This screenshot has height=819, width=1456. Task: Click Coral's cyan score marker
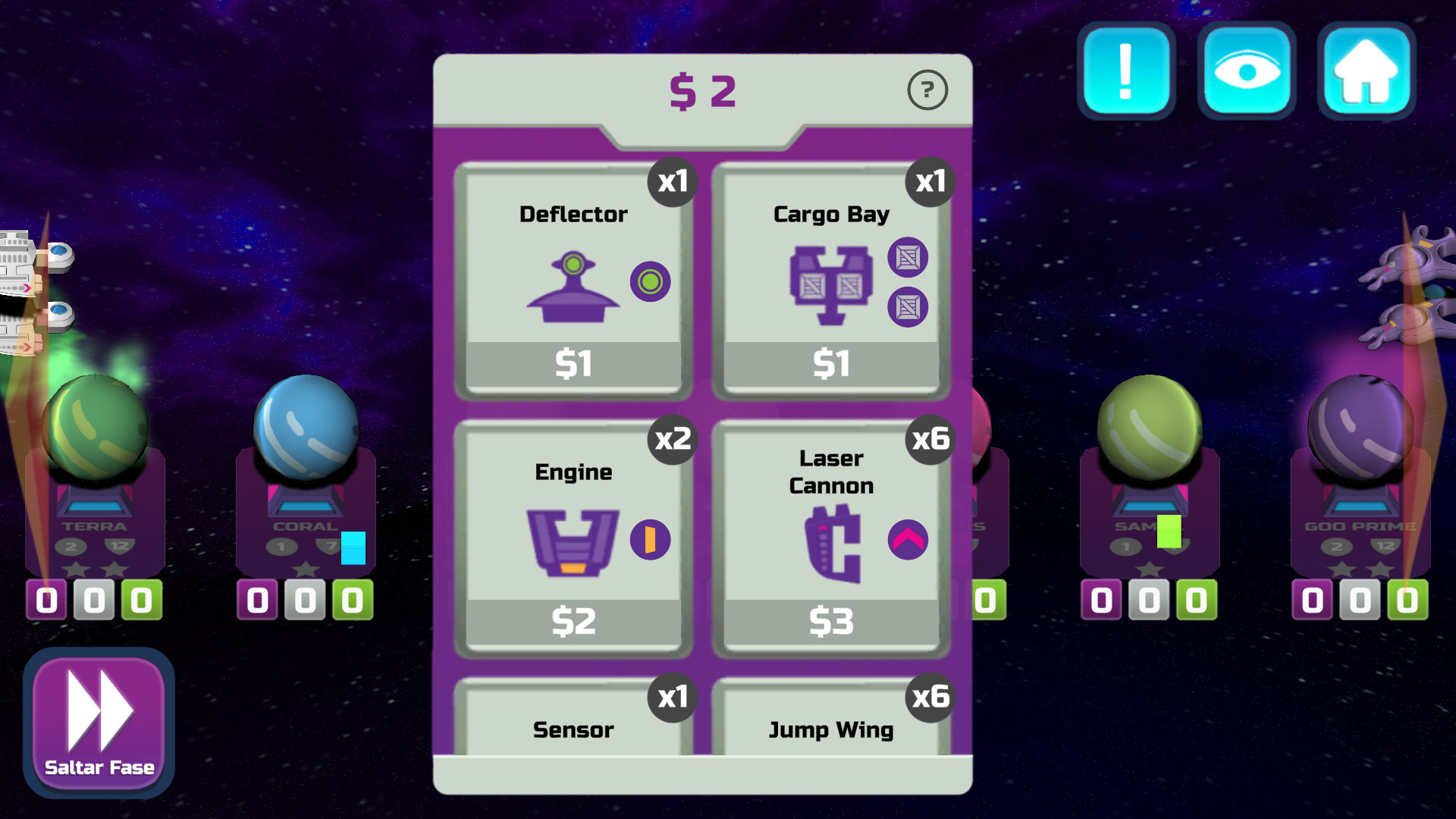coord(353,548)
